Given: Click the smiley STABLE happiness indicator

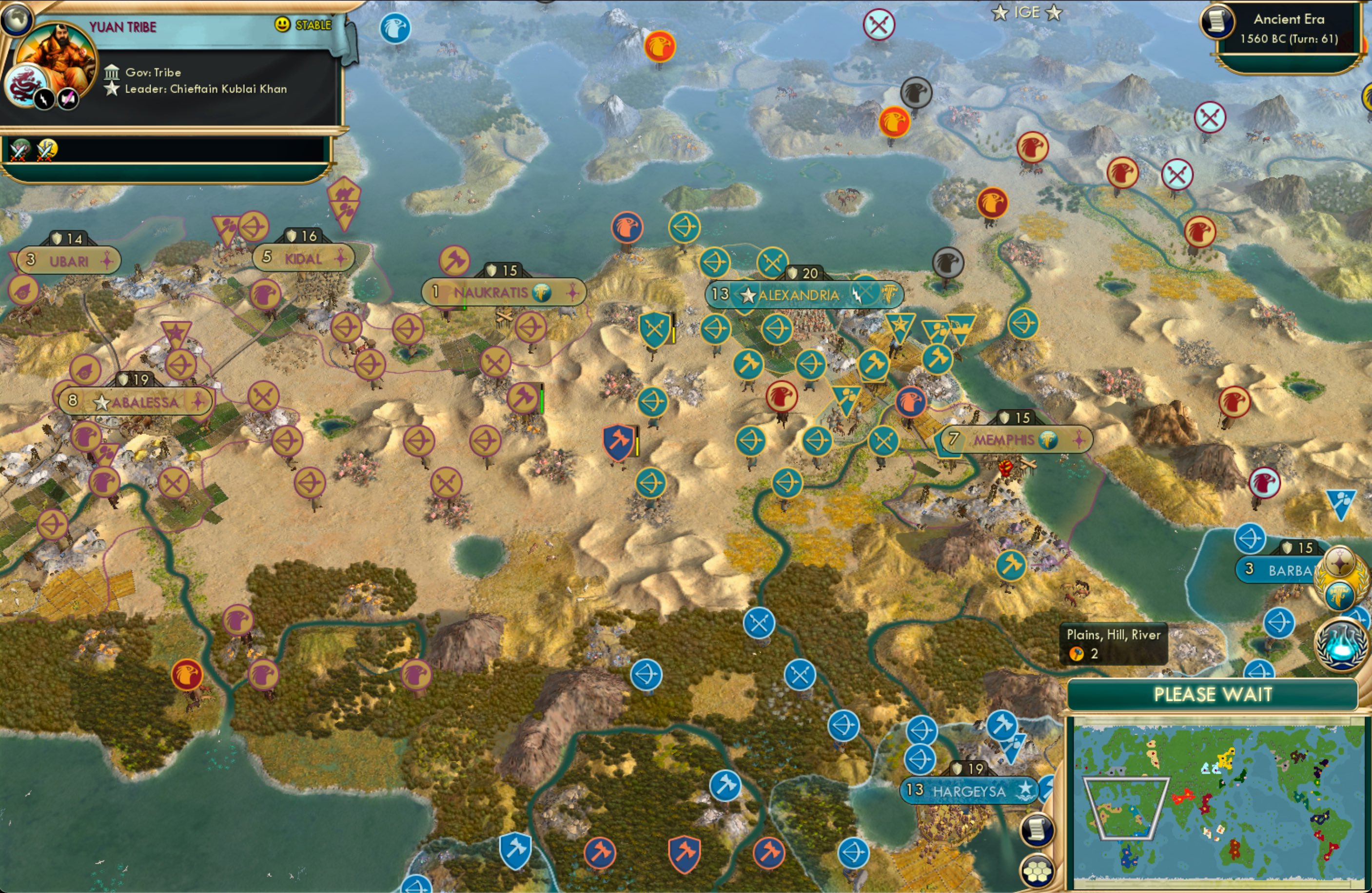Looking at the screenshot, I should [281, 25].
